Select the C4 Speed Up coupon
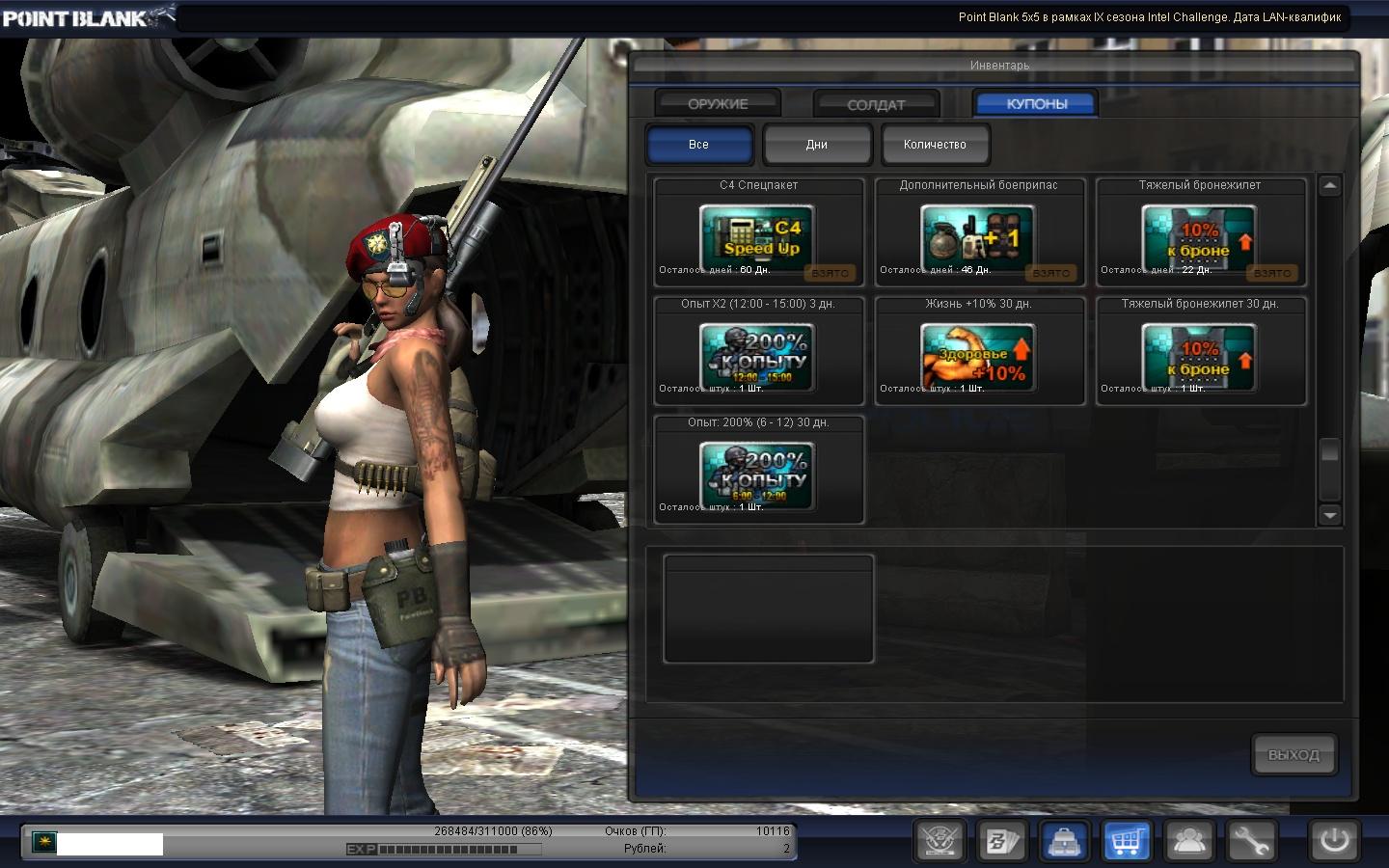This screenshot has width=1389, height=868. (758, 234)
